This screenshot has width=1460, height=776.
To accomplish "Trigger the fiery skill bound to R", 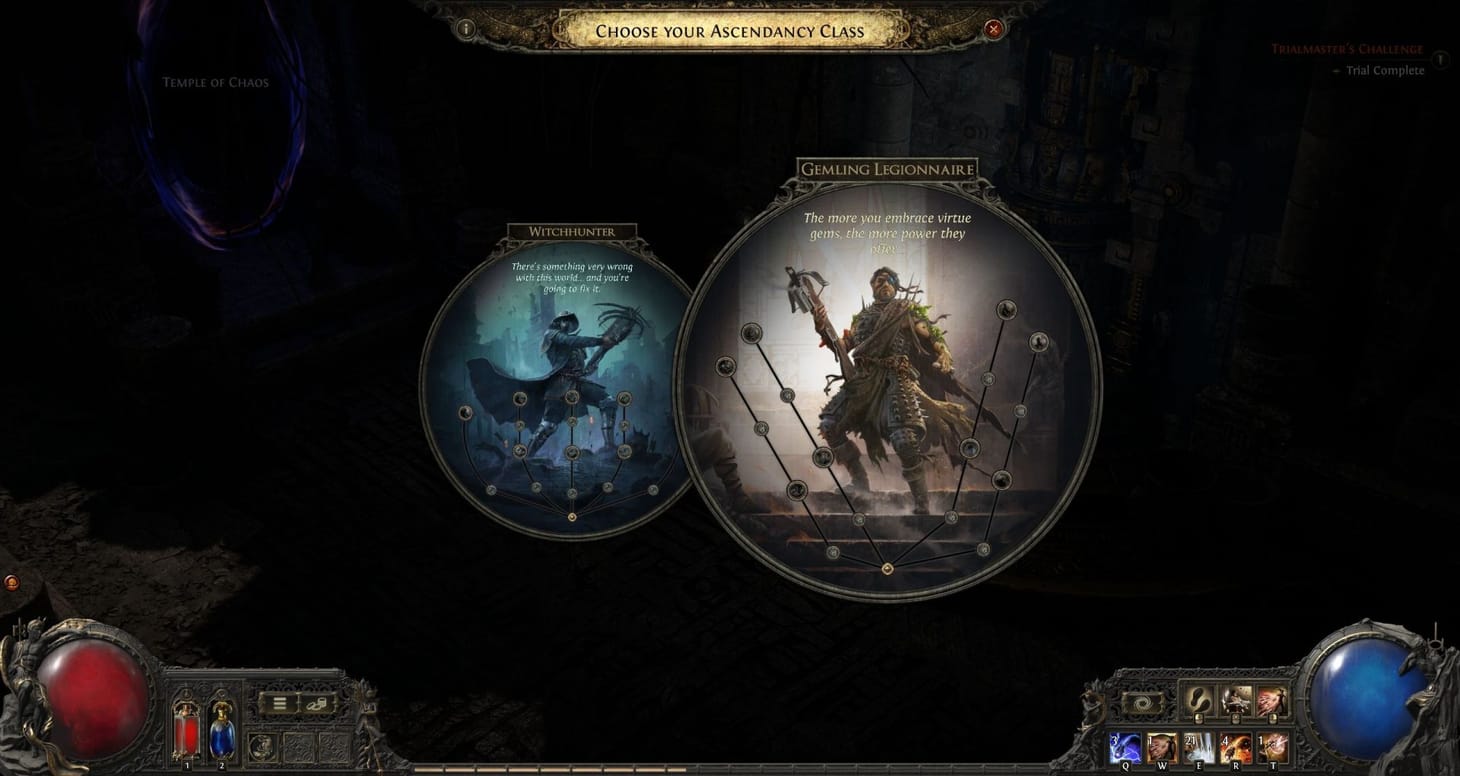I will [x=1236, y=745].
